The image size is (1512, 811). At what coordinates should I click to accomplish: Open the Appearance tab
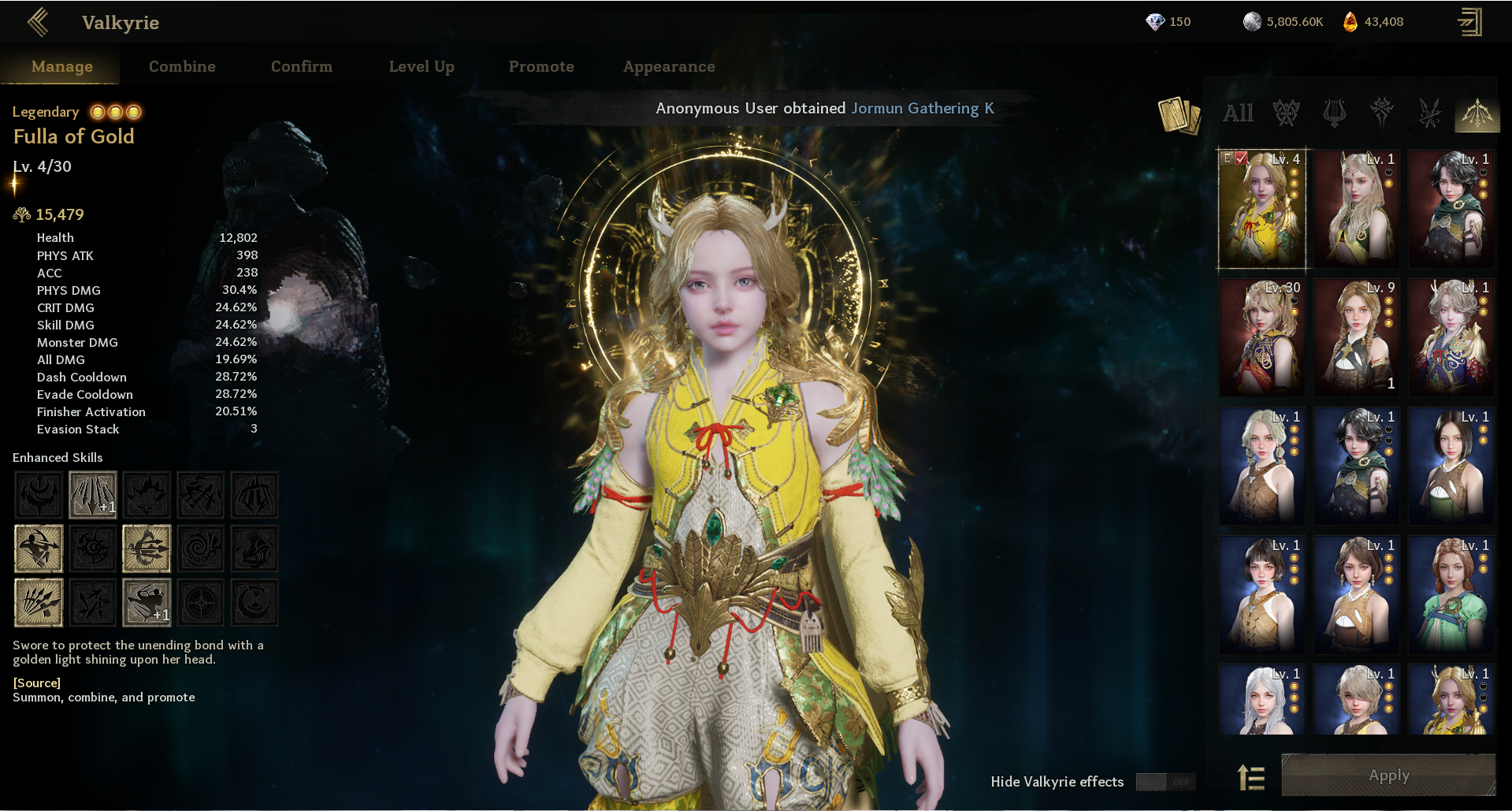click(669, 66)
